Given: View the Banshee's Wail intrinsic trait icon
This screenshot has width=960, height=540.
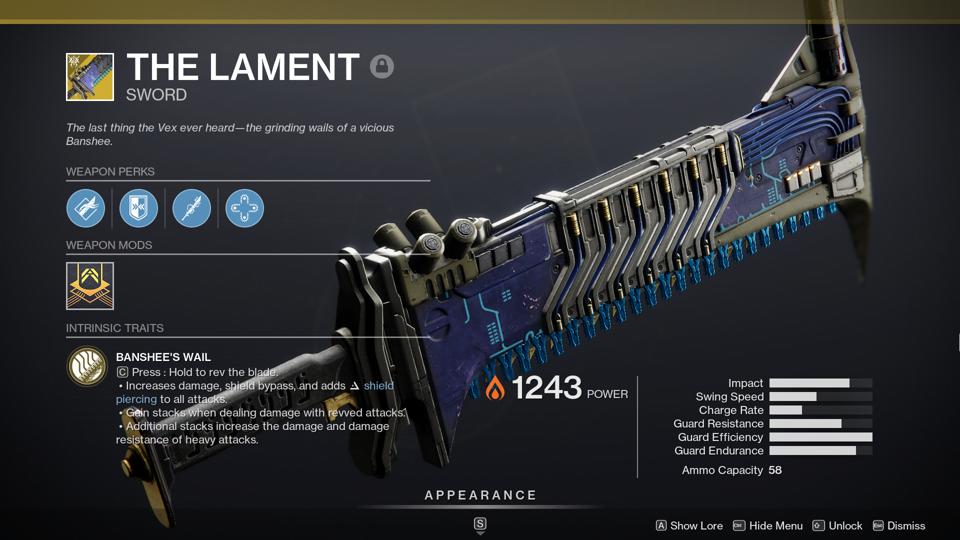Looking at the screenshot, I should 87,366.
